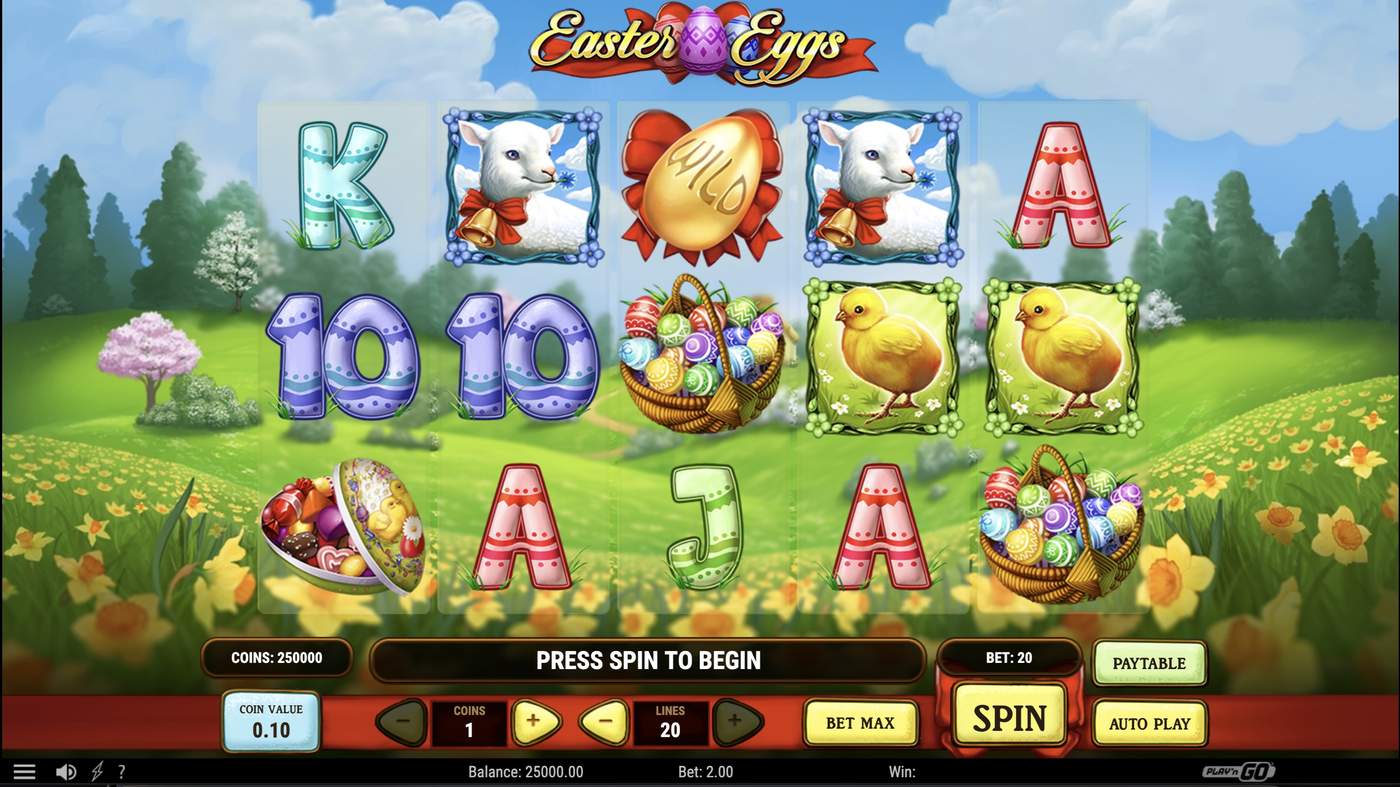Mute the game sound with speaker icon
1400x787 pixels.
tap(66, 770)
